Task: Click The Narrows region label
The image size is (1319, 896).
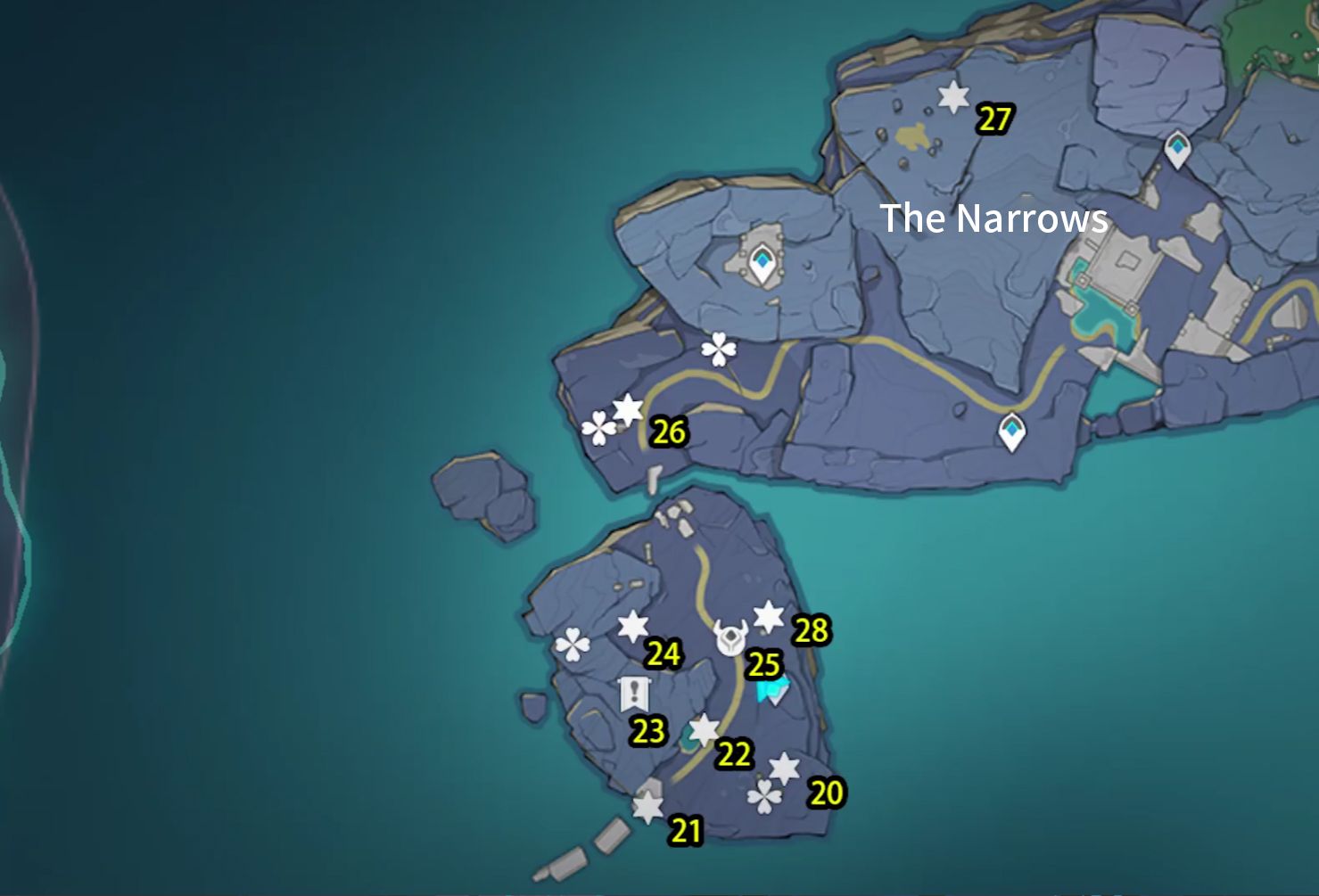Action: click(993, 218)
